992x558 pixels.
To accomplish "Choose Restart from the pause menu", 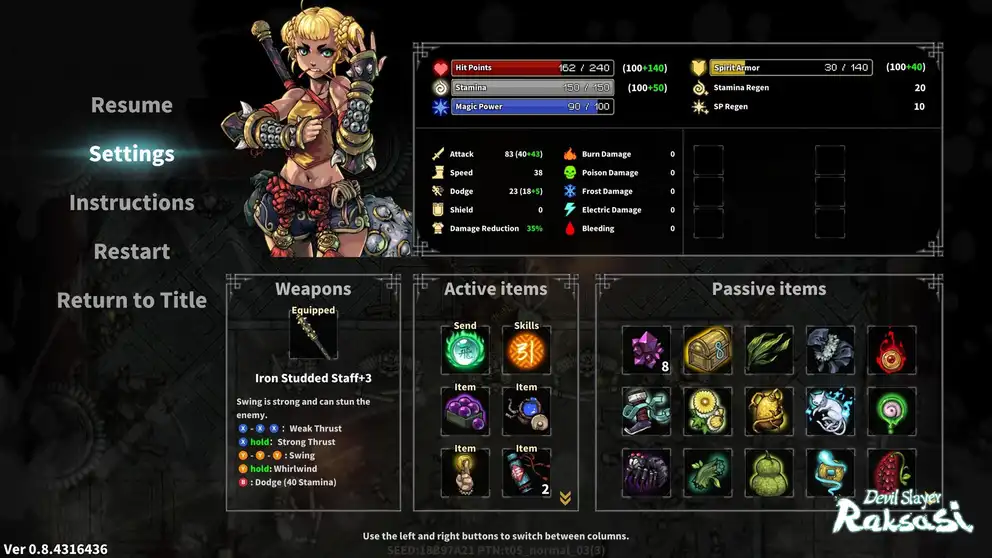I will pyautogui.click(x=131, y=252).
